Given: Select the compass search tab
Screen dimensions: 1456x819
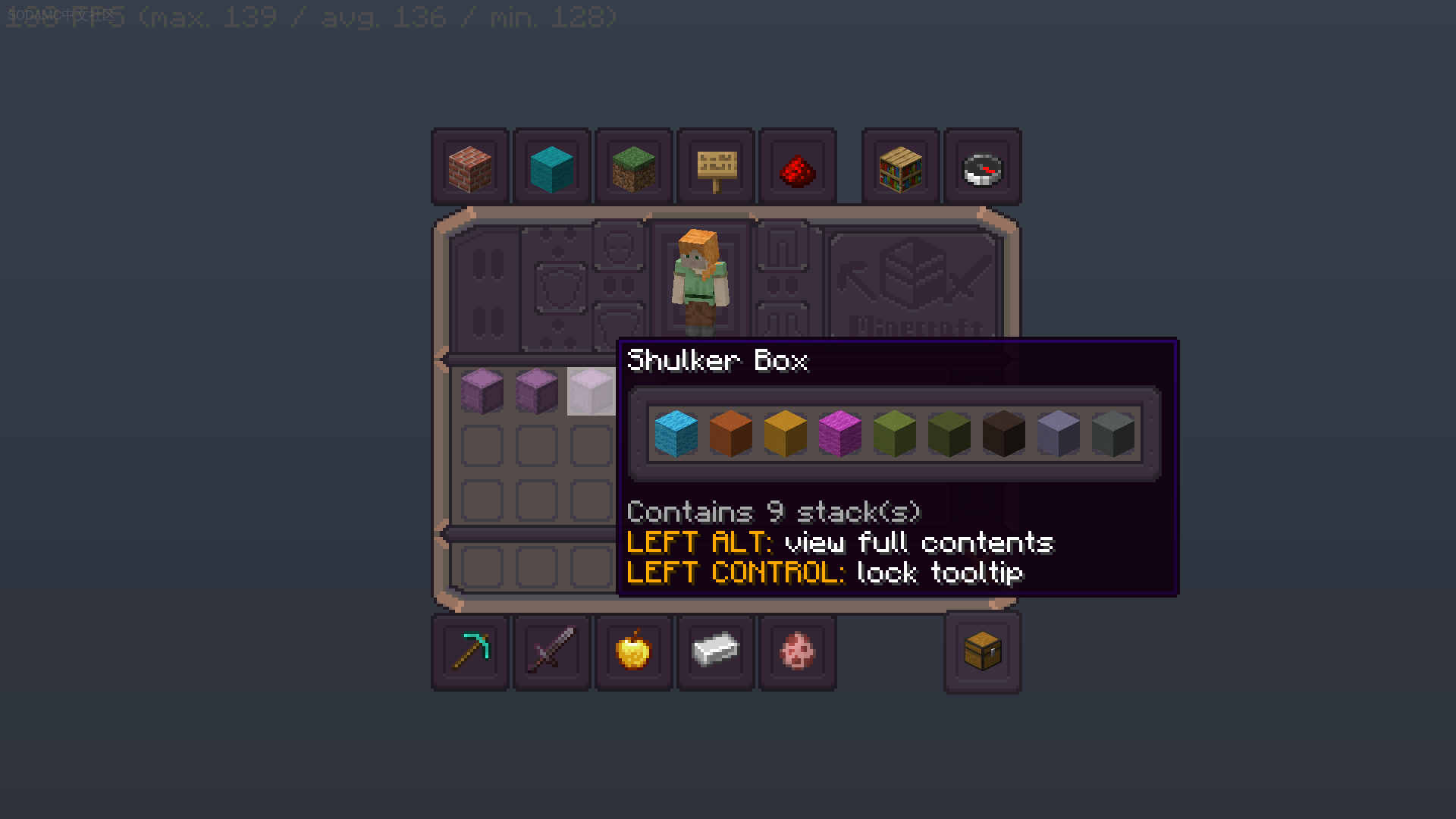Looking at the screenshot, I should point(982,168).
